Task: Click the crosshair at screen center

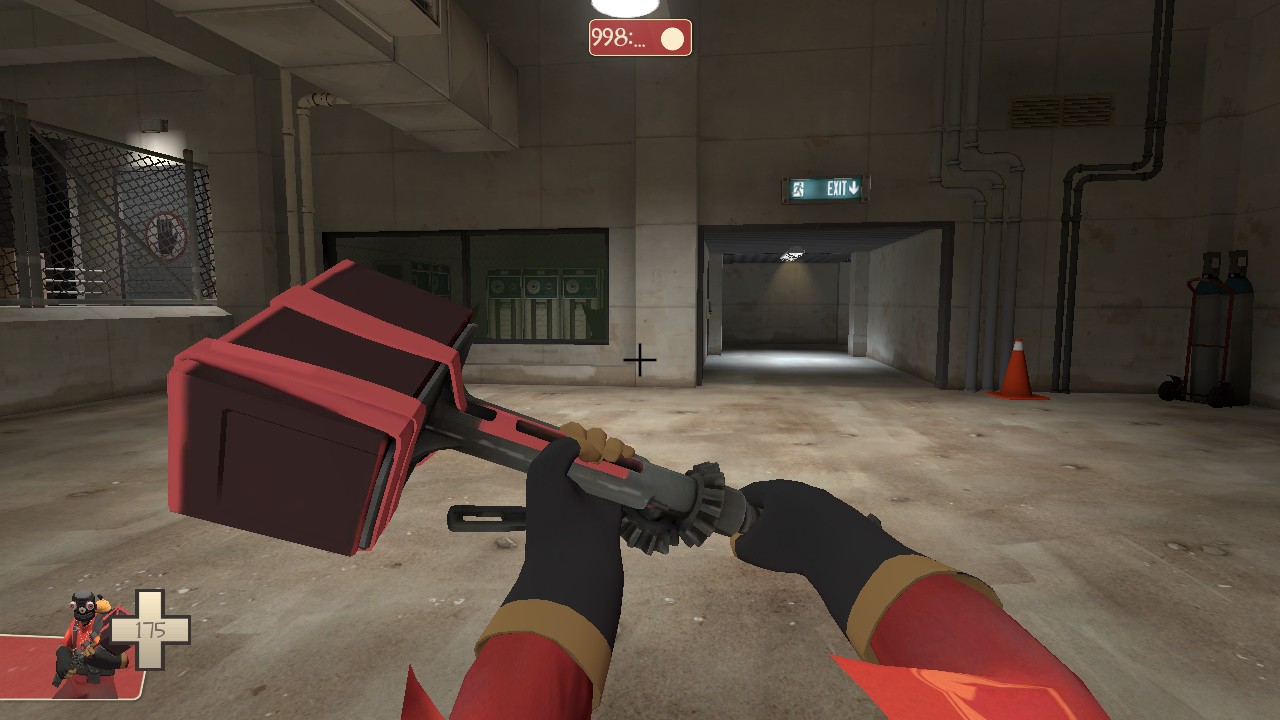Action: 638,360
